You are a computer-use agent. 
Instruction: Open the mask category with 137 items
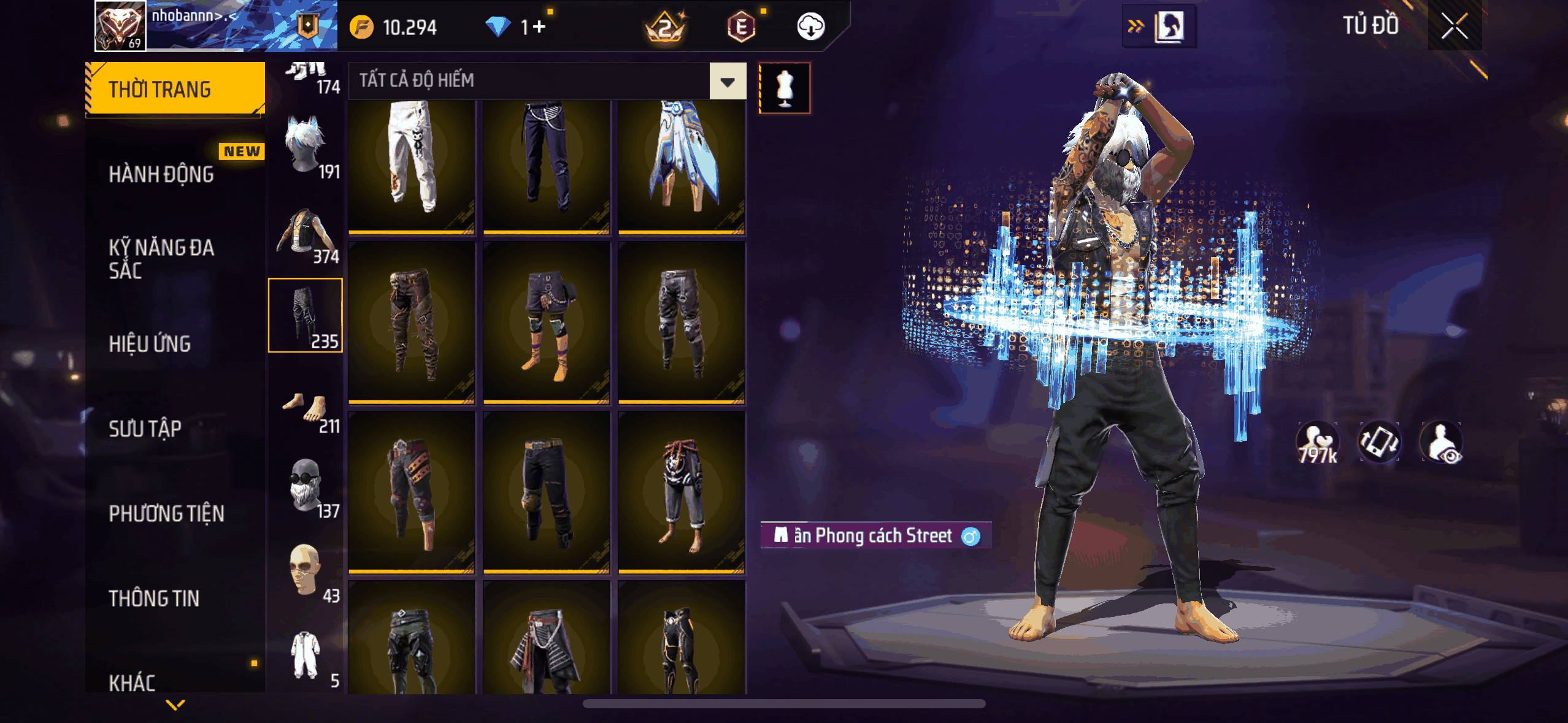pyautogui.click(x=306, y=486)
